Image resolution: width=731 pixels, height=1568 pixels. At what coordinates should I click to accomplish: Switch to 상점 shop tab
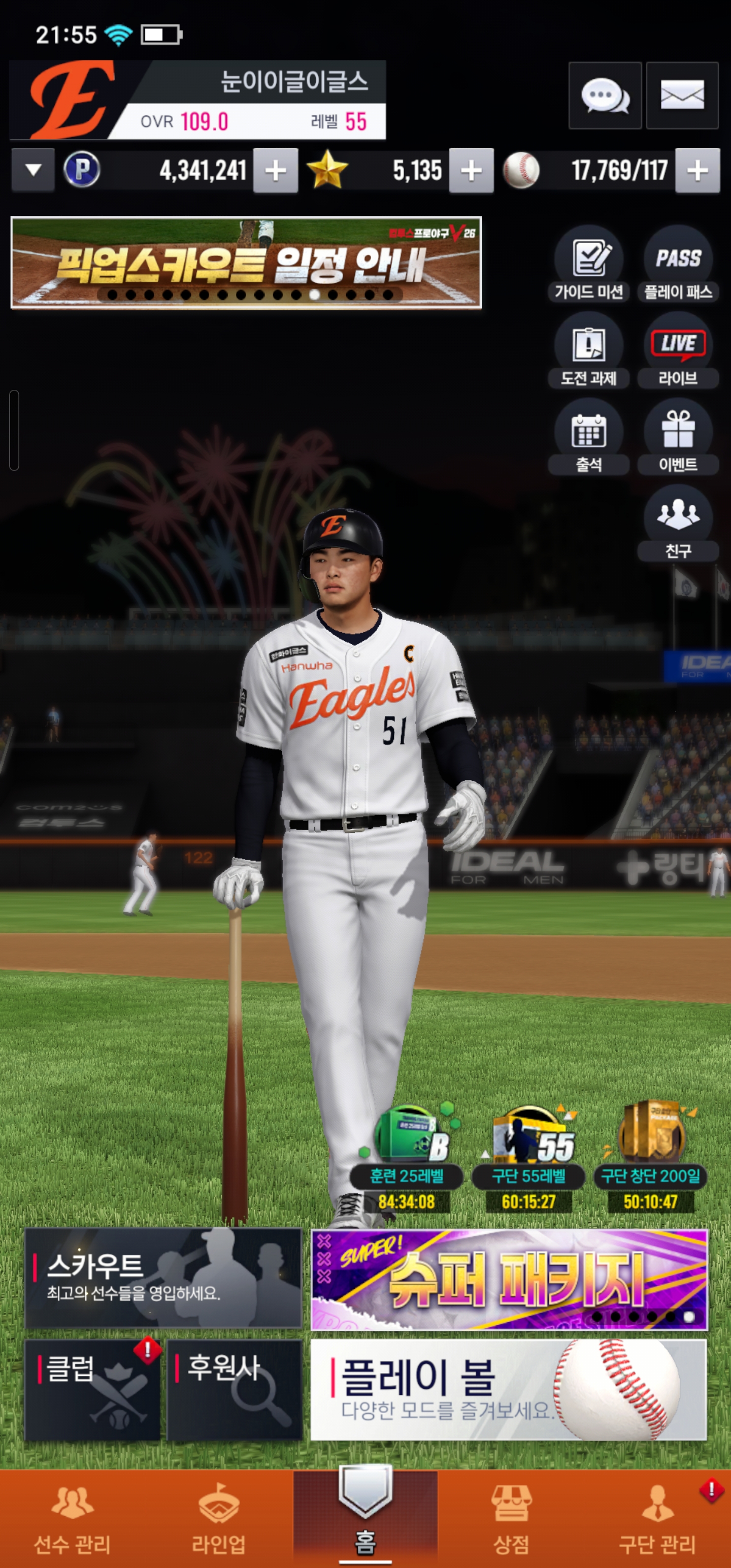click(x=511, y=1519)
